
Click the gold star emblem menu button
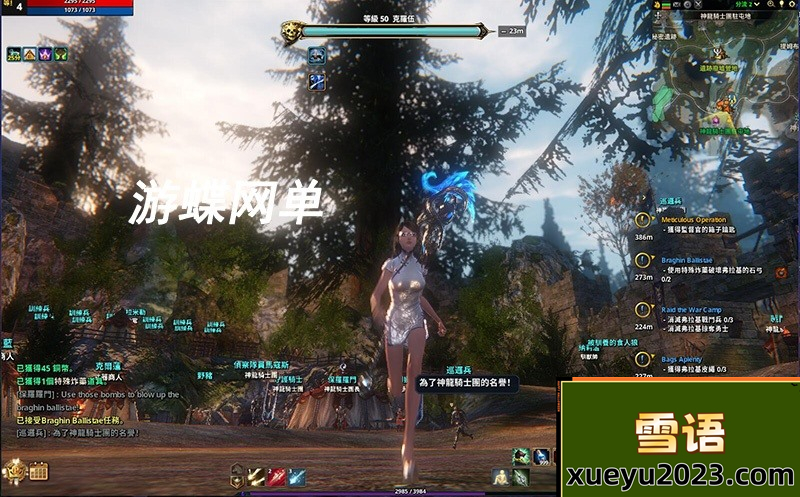[x=14, y=469]
